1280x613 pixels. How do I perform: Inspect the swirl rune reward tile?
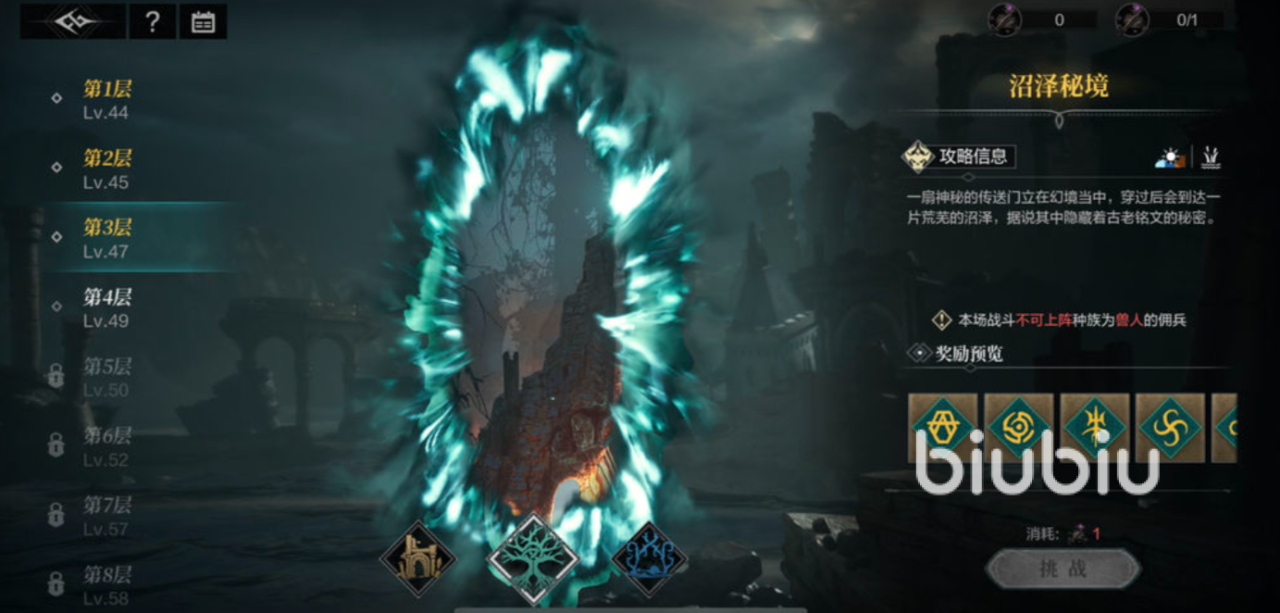click(x=1171, y=427)
